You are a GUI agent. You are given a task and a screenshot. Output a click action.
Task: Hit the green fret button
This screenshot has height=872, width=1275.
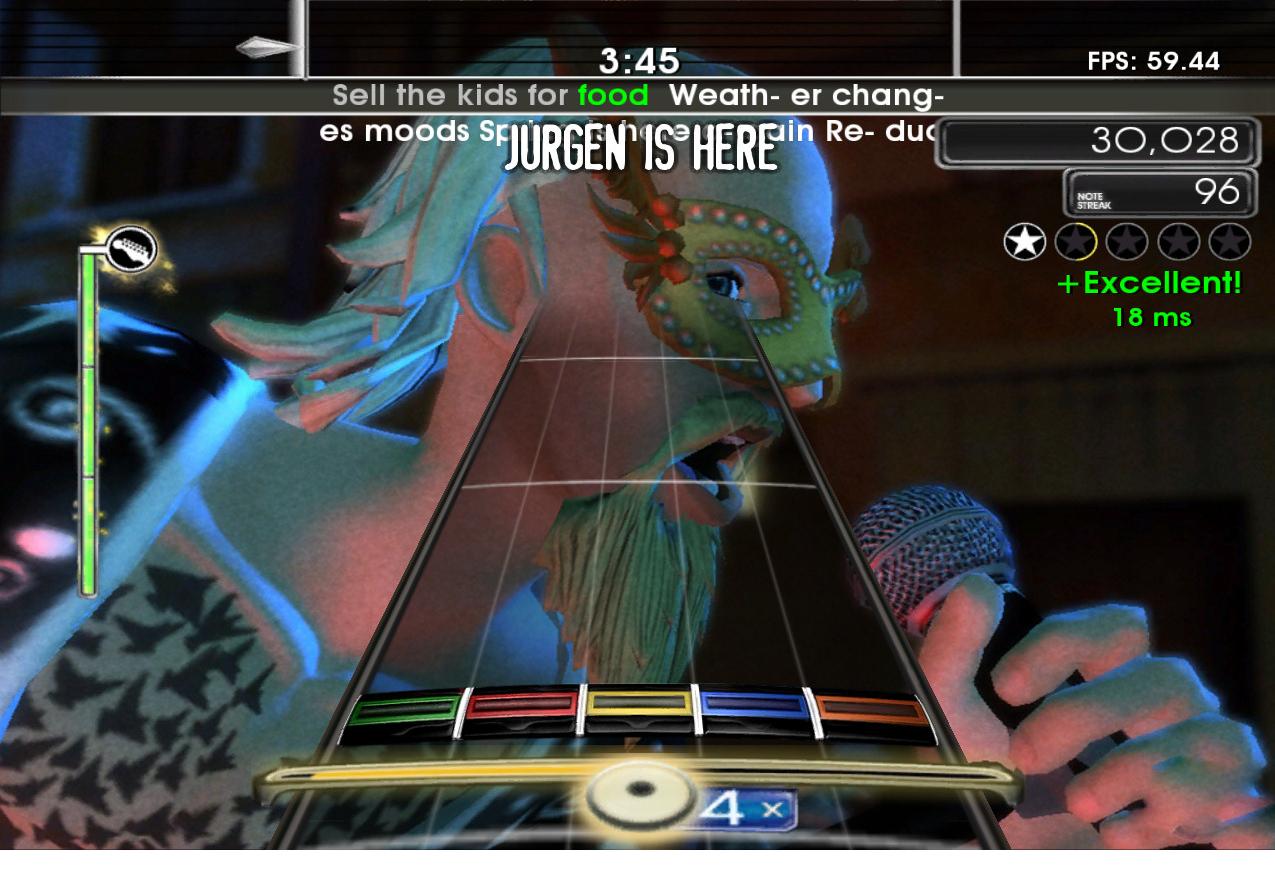tap(403, 712)
